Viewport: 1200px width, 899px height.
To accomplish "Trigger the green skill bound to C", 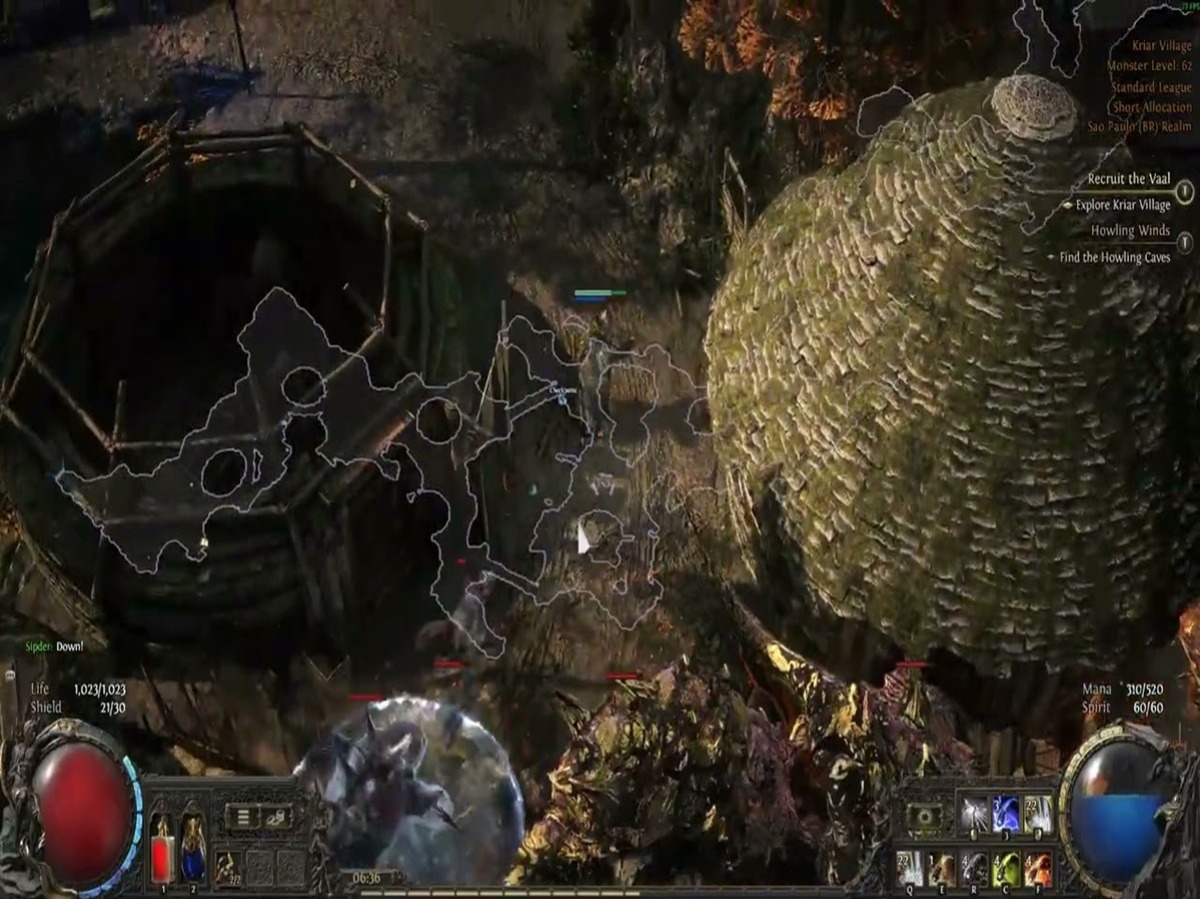I will [x=1006, y=868].
